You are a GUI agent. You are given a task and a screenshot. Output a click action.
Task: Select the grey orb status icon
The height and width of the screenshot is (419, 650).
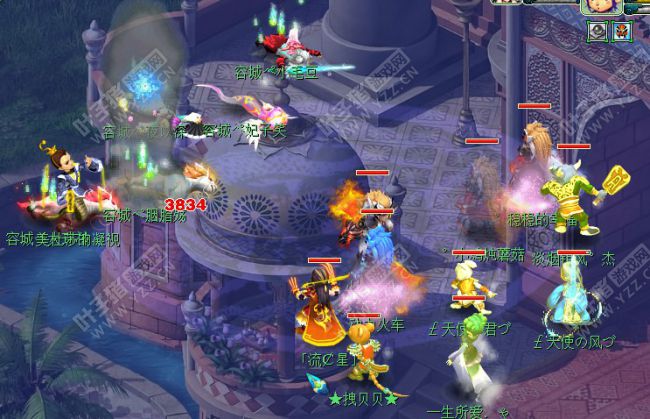pos(598,32)
